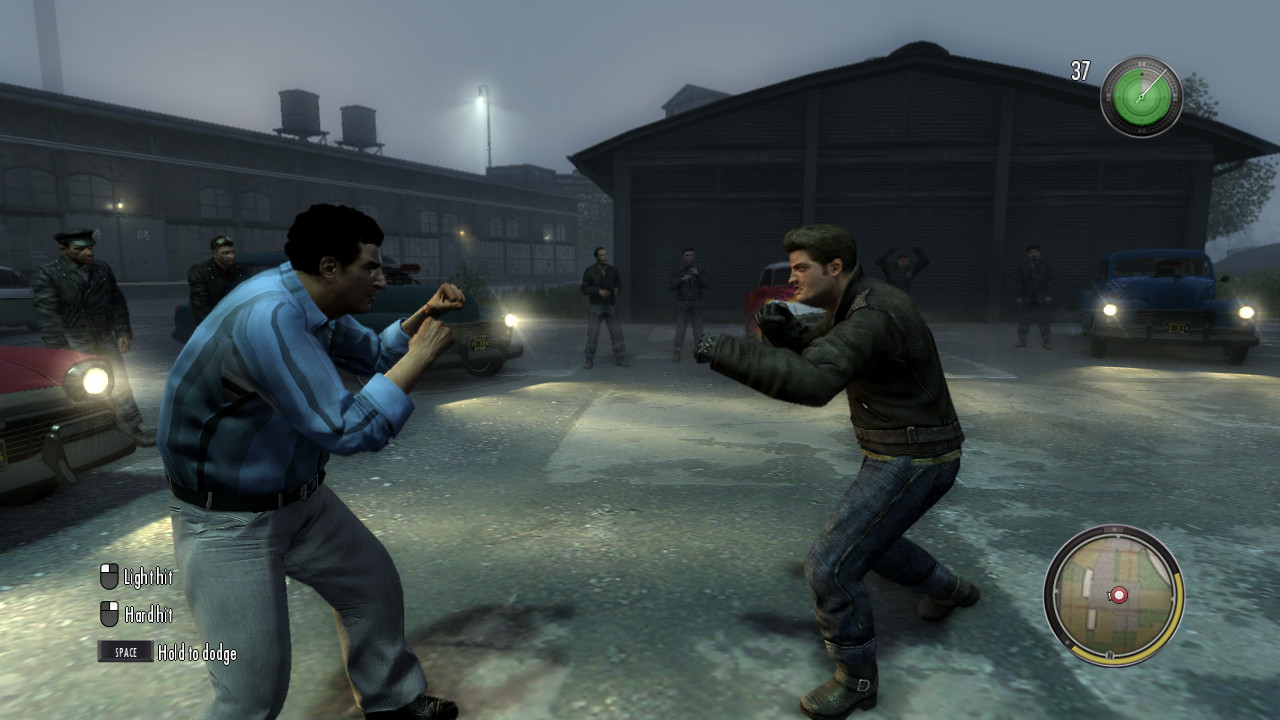
Task: Click the player position dot on minimap
Action: [x=1118, y=594]
